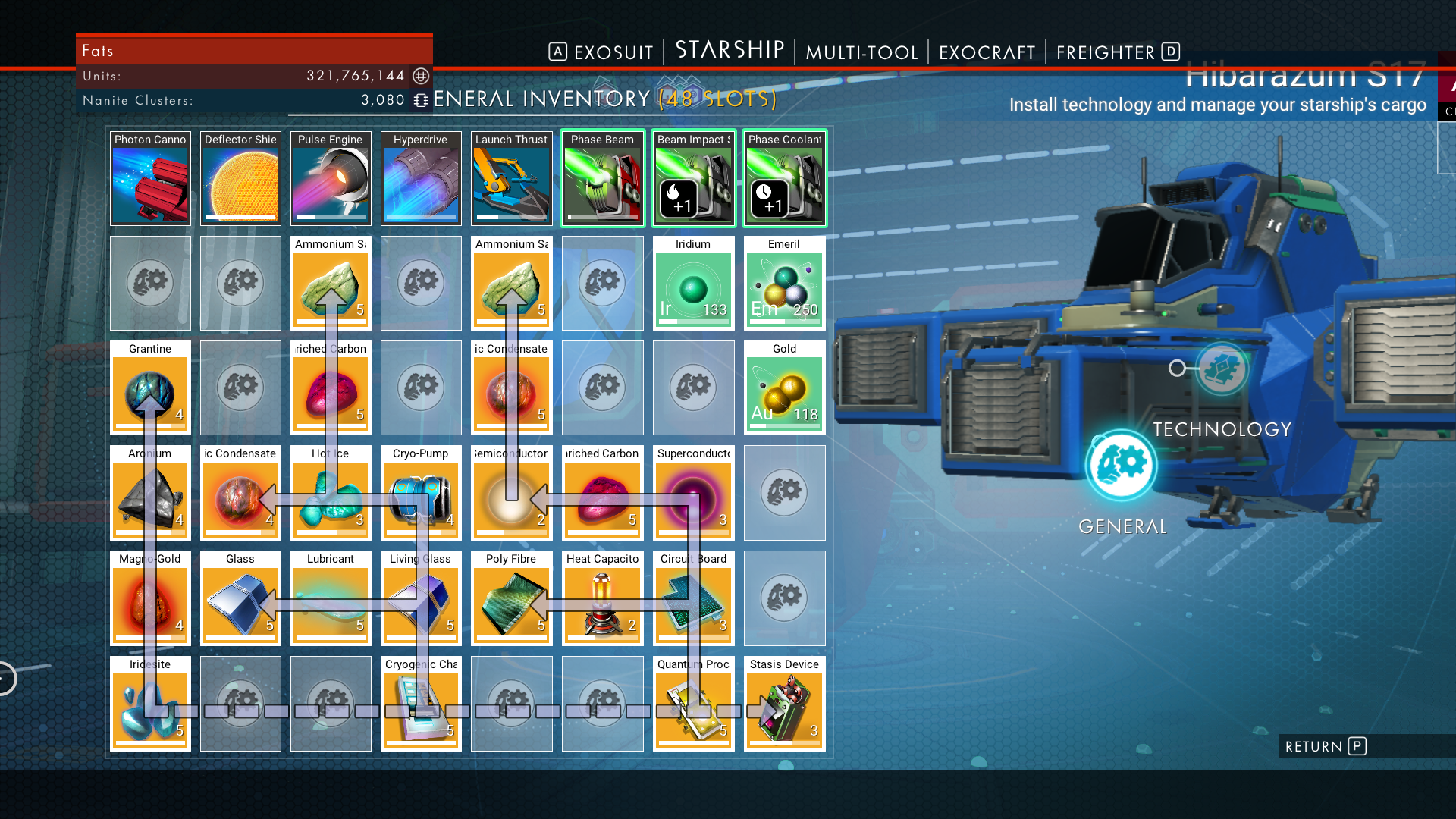Click the Grantine quantity bar
This screenshot has width=1456, height=819.
(150, 426)
